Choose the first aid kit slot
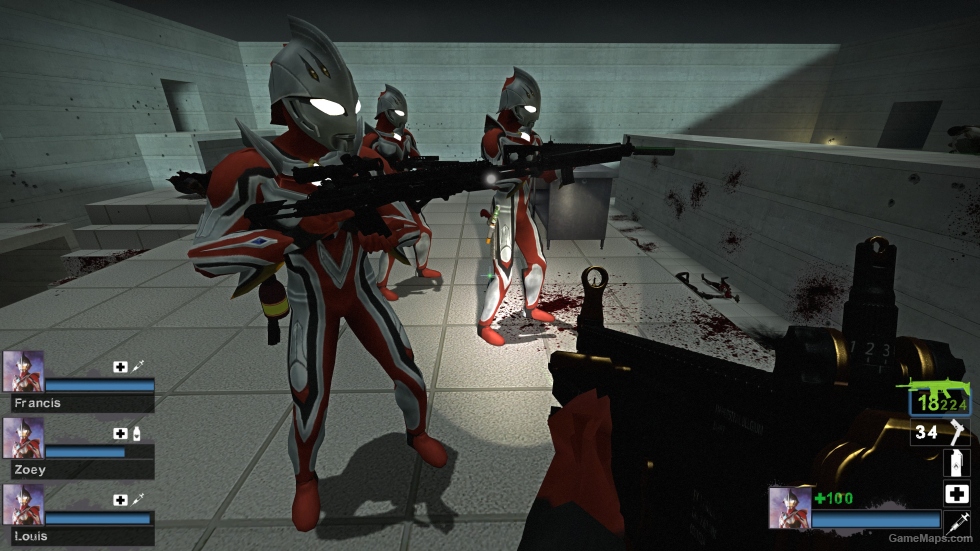The image size is (980, 551). pos(956,493)
